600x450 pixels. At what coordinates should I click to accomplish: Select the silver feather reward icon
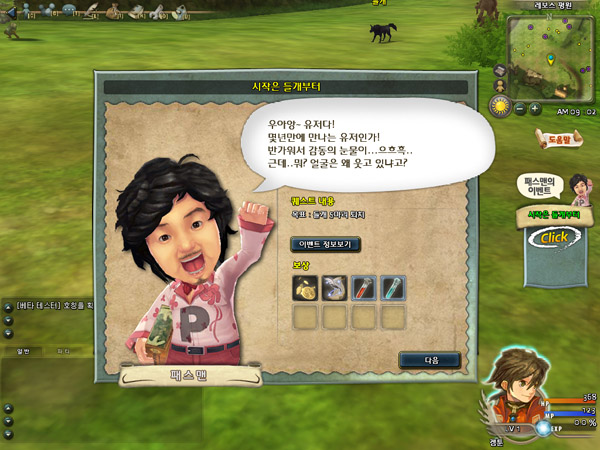(x=336, y=288)
